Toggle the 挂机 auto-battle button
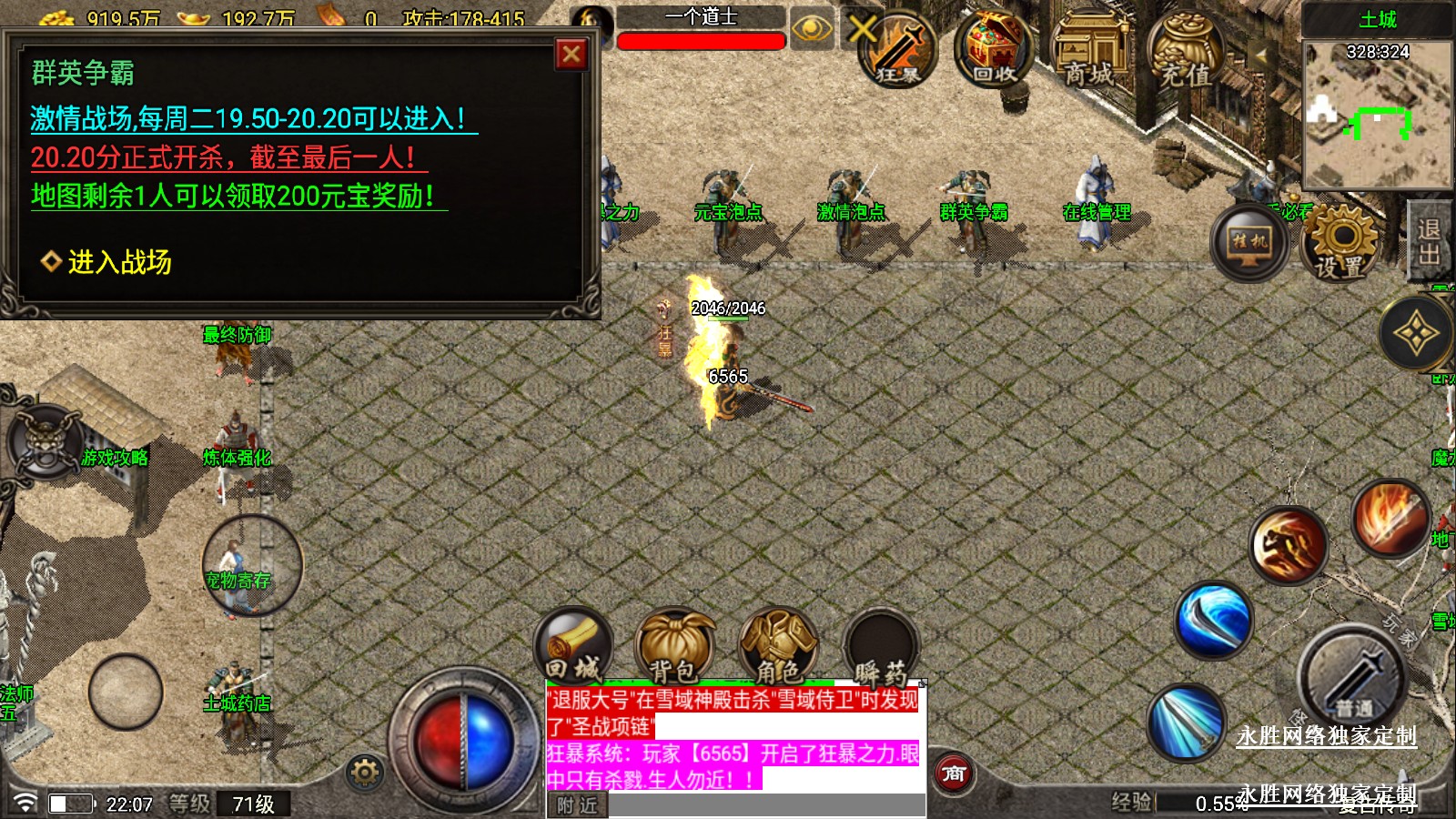Image resolution: width=1456 pixels, height=819 pixels. [x=1249, y=242]
